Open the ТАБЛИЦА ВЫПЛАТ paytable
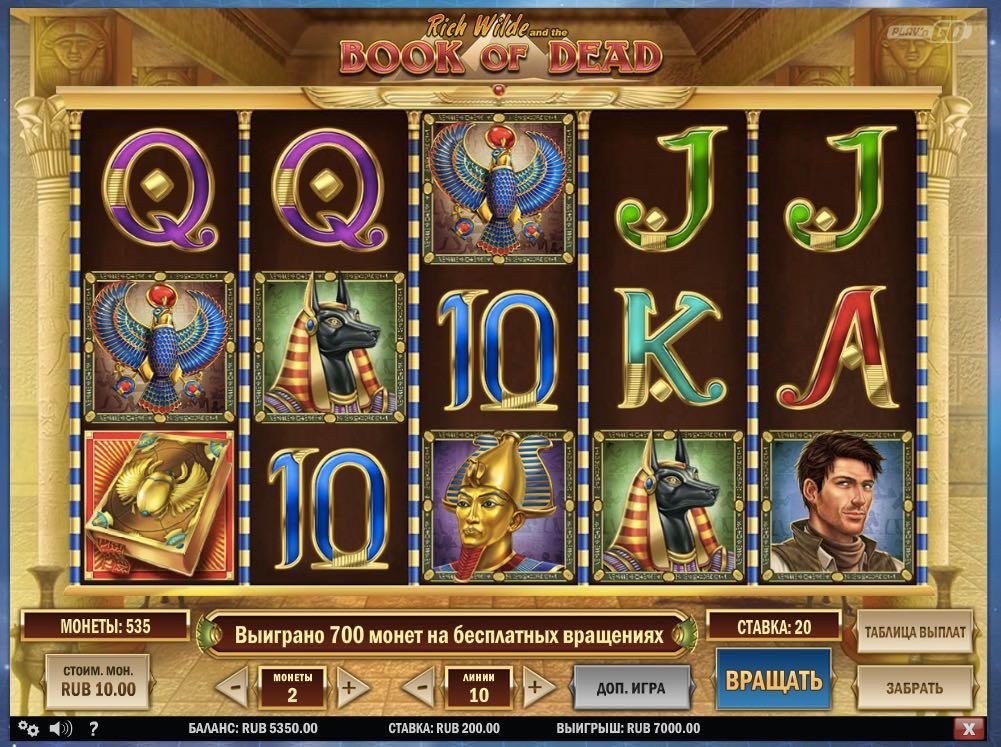 coord(913,632)
